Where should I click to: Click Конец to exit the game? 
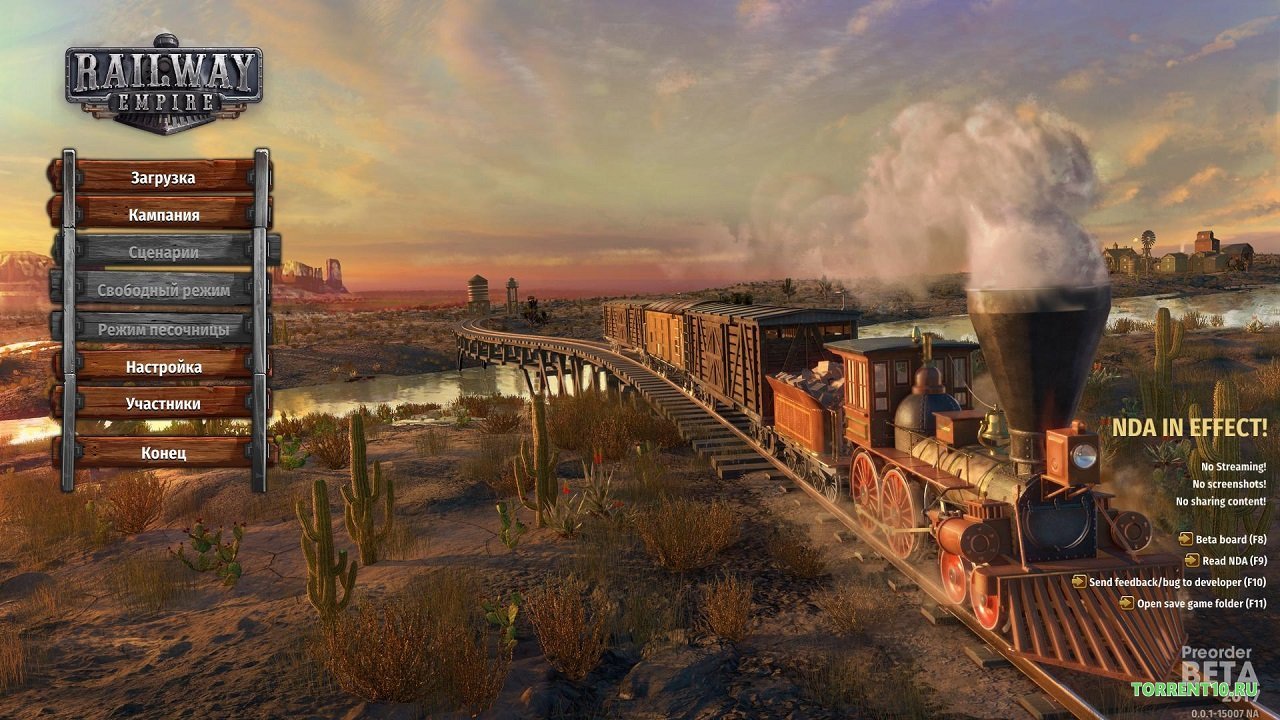point(163,452)
